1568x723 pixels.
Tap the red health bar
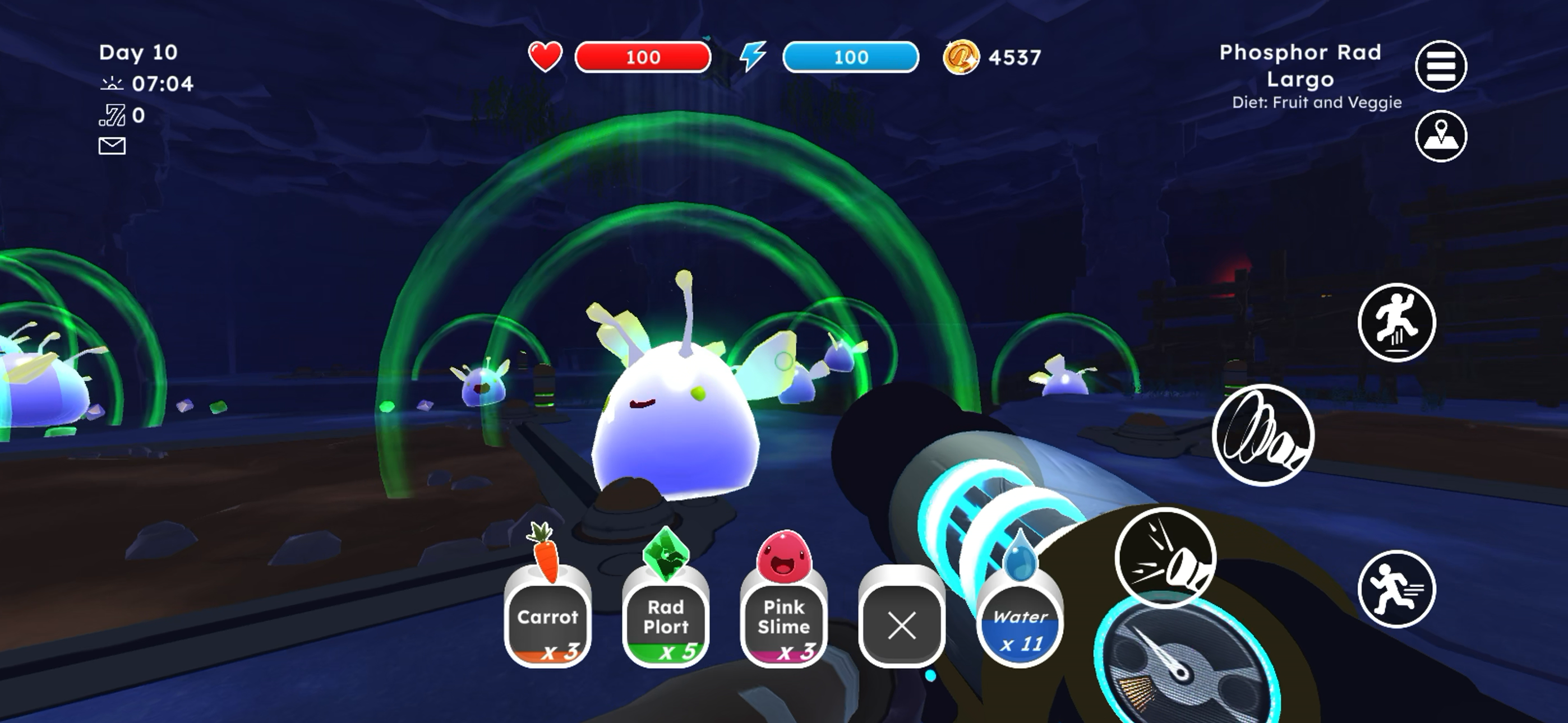[x=642, y=57]
